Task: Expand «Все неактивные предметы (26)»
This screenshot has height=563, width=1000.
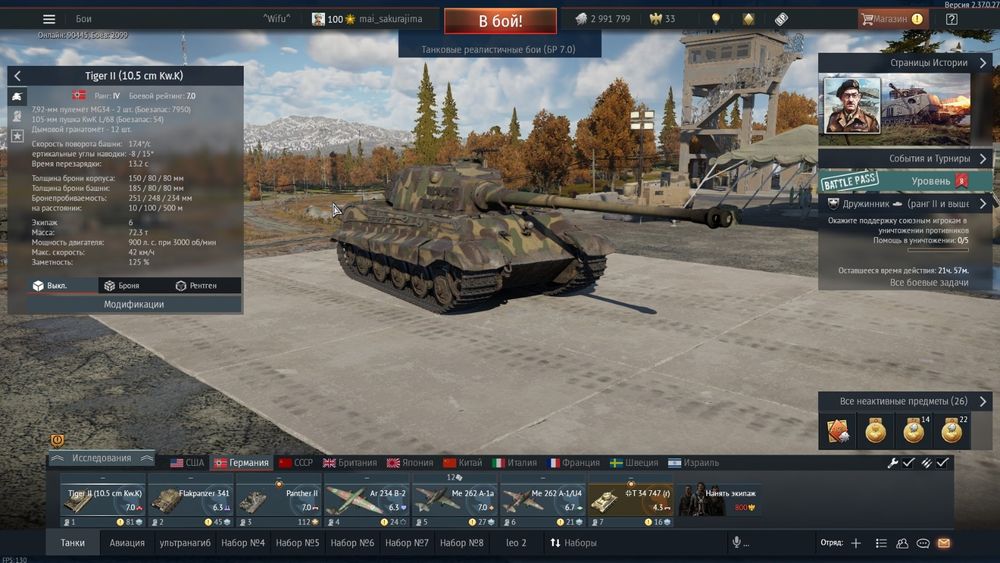Action: point(906,401)
